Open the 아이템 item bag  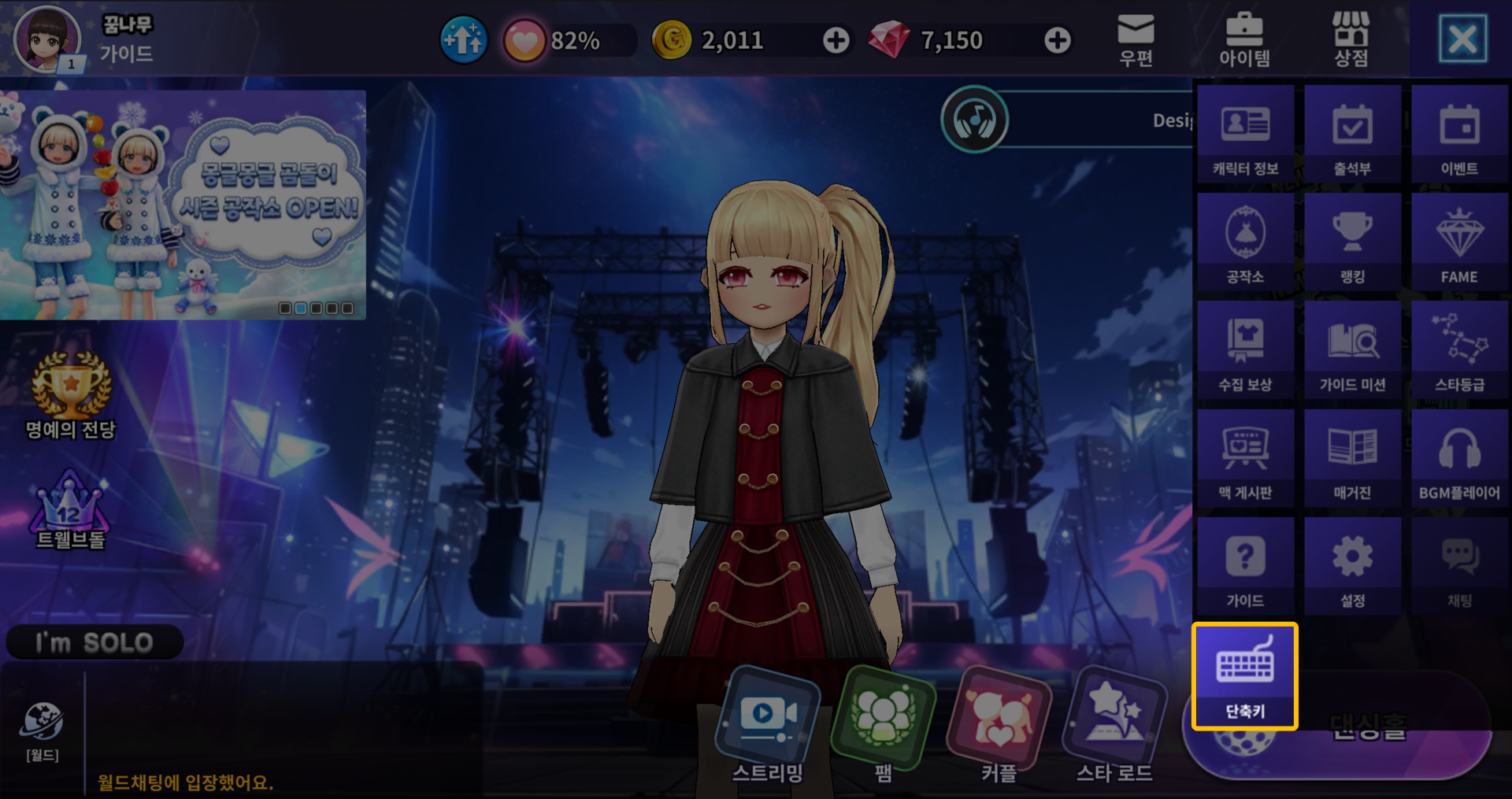(x=1244, y=39)
